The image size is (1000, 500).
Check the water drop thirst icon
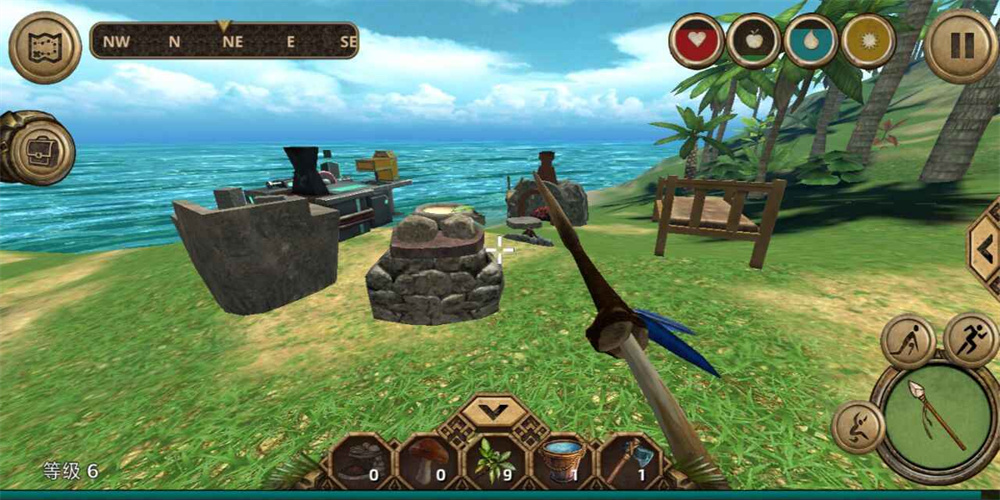811,42
